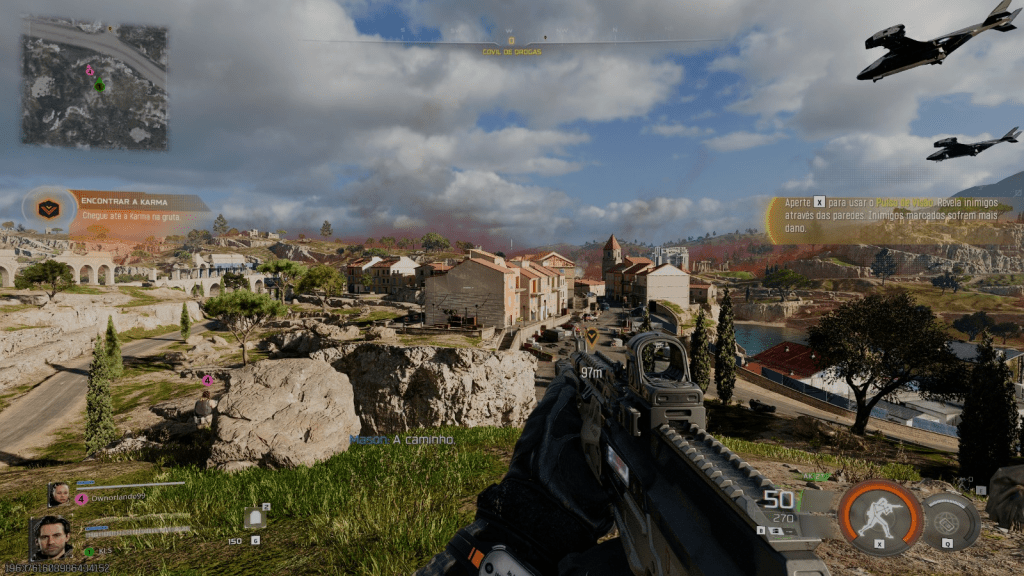This screenshot has width=1024, height=576.
Task: Select the pink teammate marker on minimap
Action: pos(90,72)
